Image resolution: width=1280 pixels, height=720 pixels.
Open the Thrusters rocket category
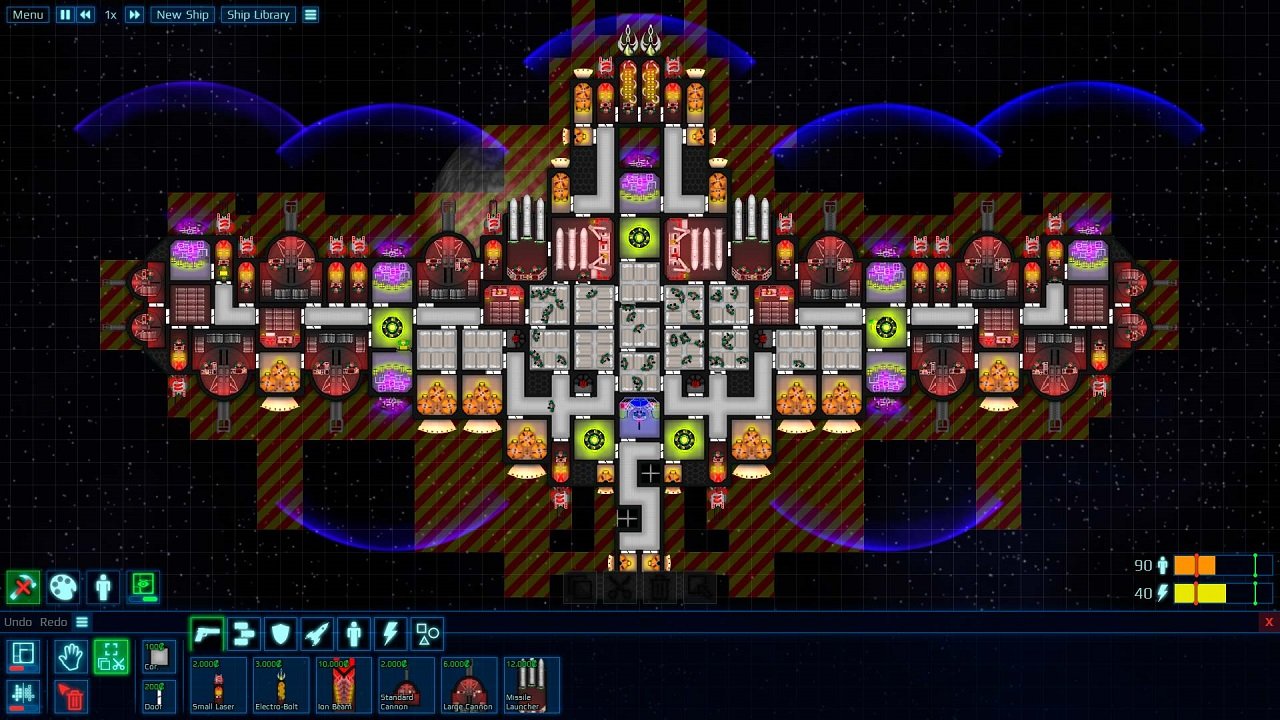[x=316, y=633]
